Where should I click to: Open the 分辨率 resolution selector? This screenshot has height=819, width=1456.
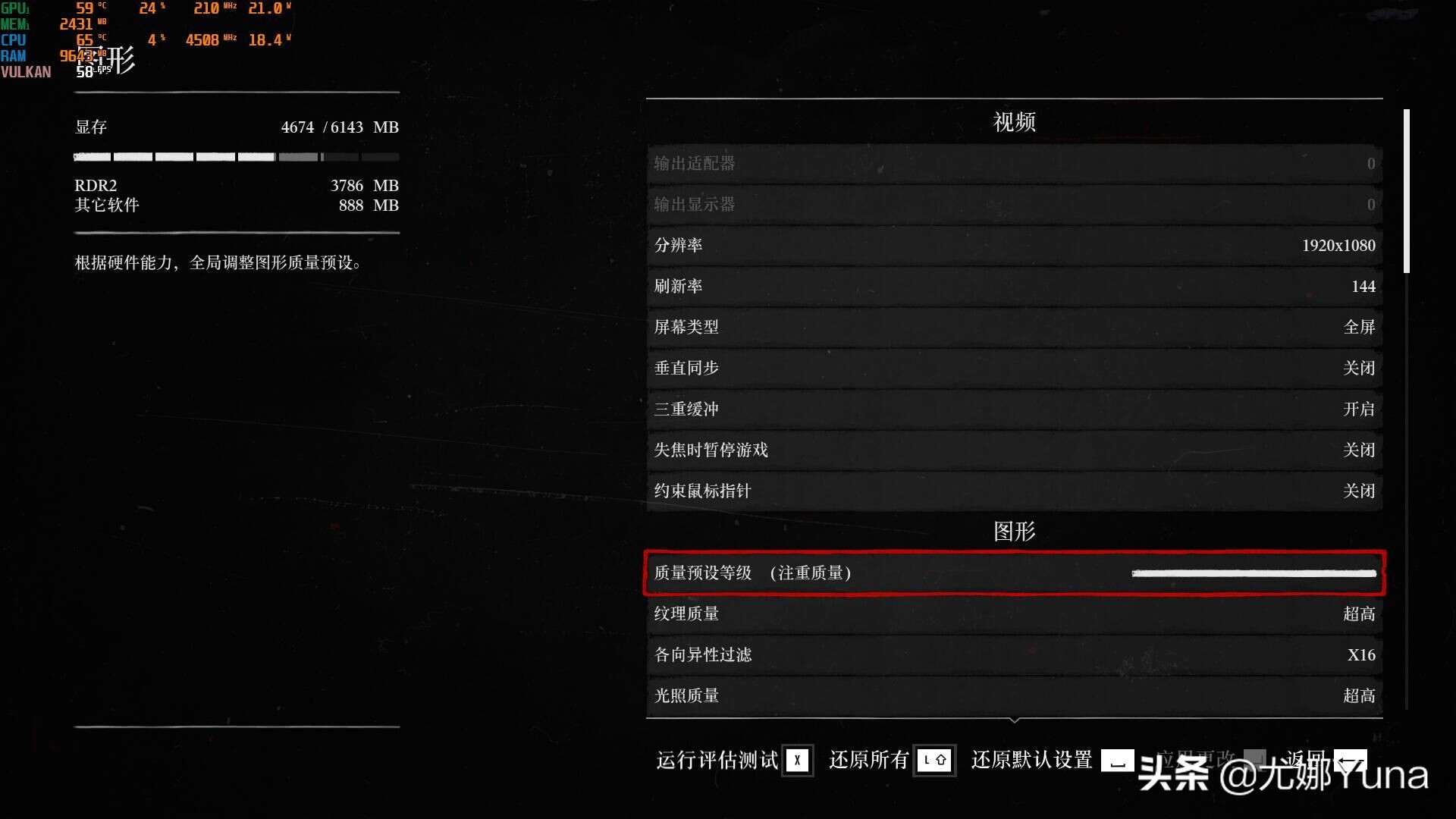coord(1014,245)
